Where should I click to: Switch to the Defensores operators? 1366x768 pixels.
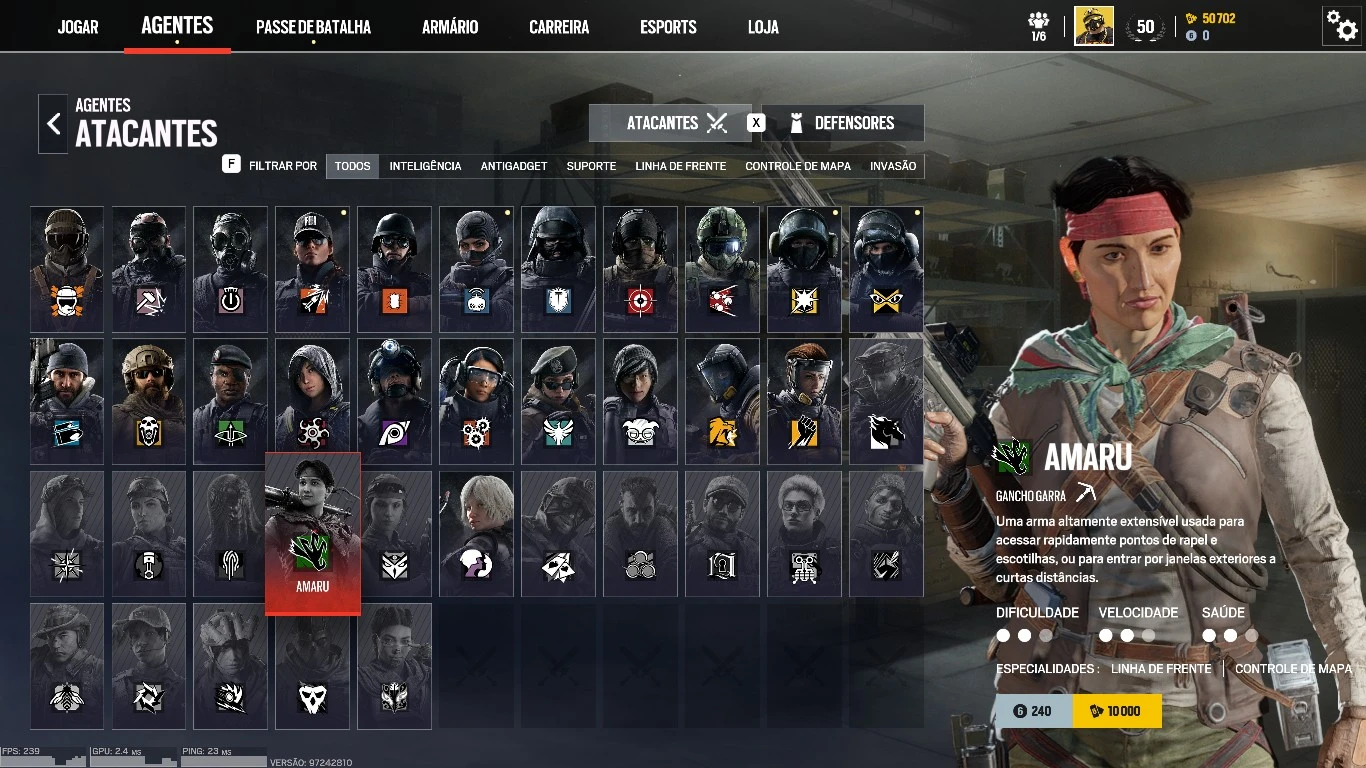point(843,123)
